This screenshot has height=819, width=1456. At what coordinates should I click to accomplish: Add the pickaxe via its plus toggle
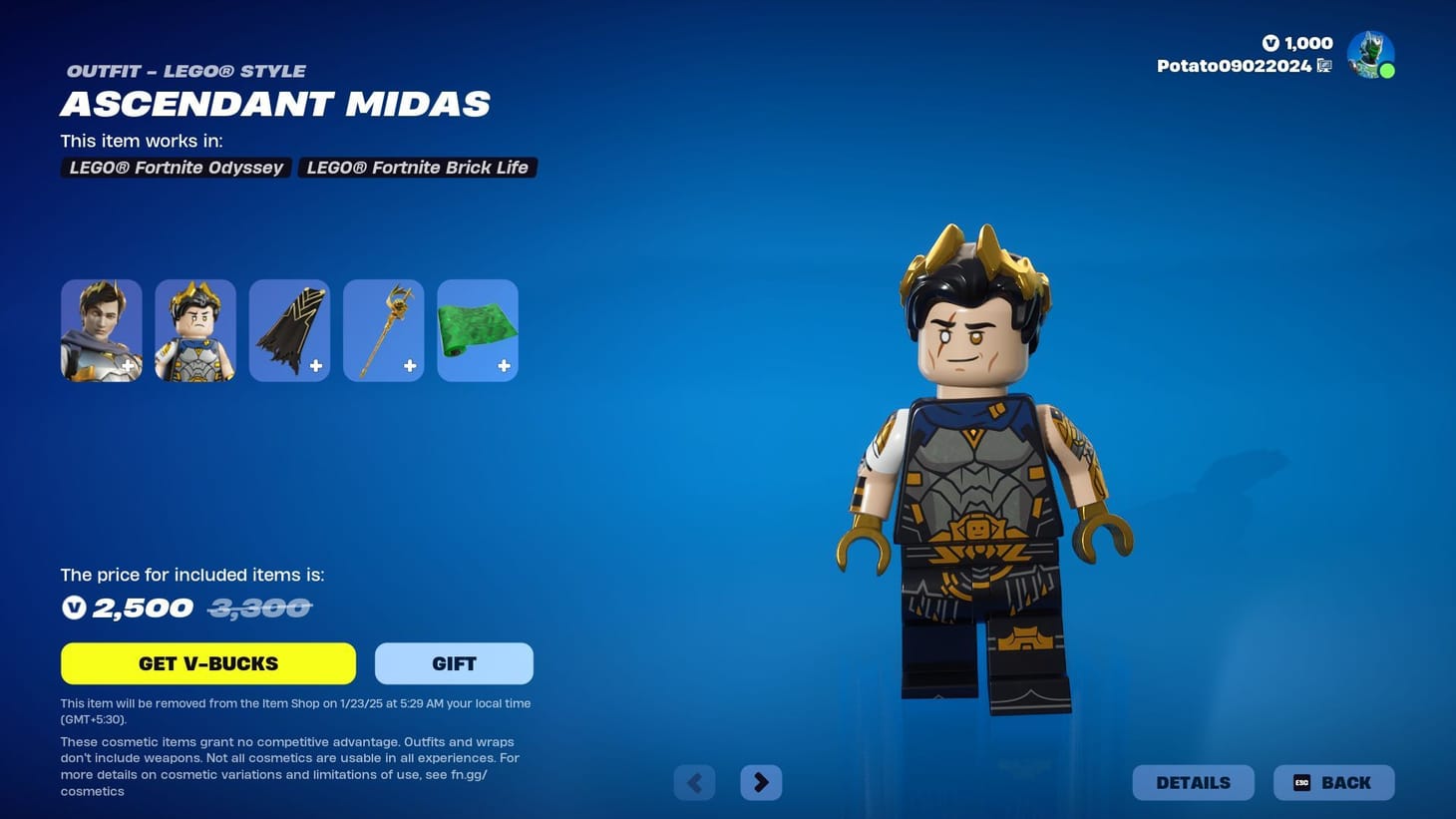point(410,366)
